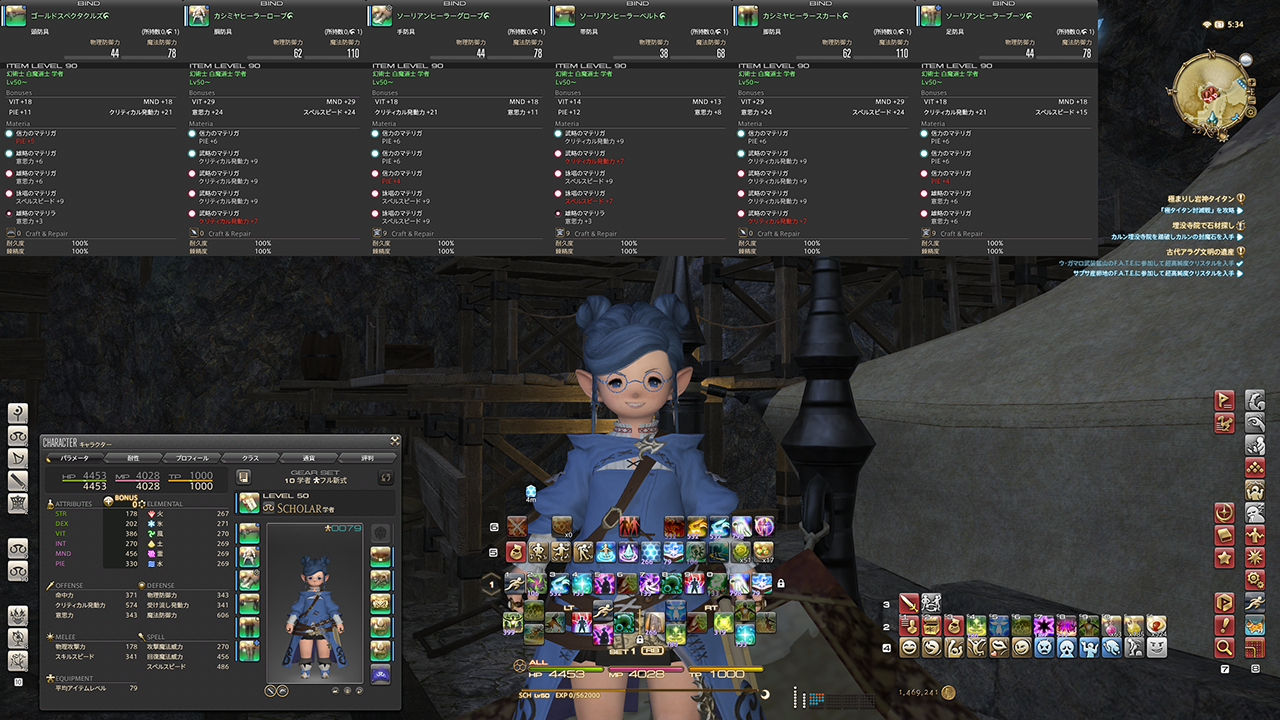Close the Character window
Image resolution: width=1280 pixels, height=720 pixels.
[395, 439]
